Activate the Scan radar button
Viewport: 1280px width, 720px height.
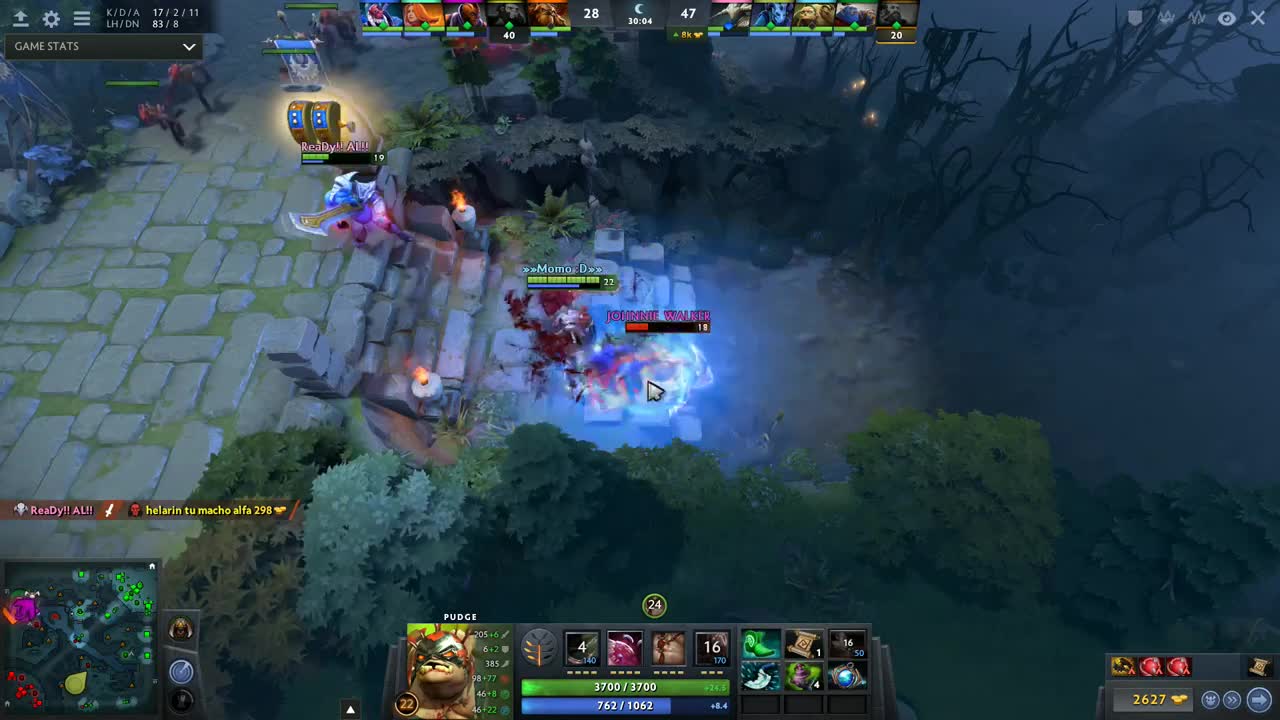(181, 670)
